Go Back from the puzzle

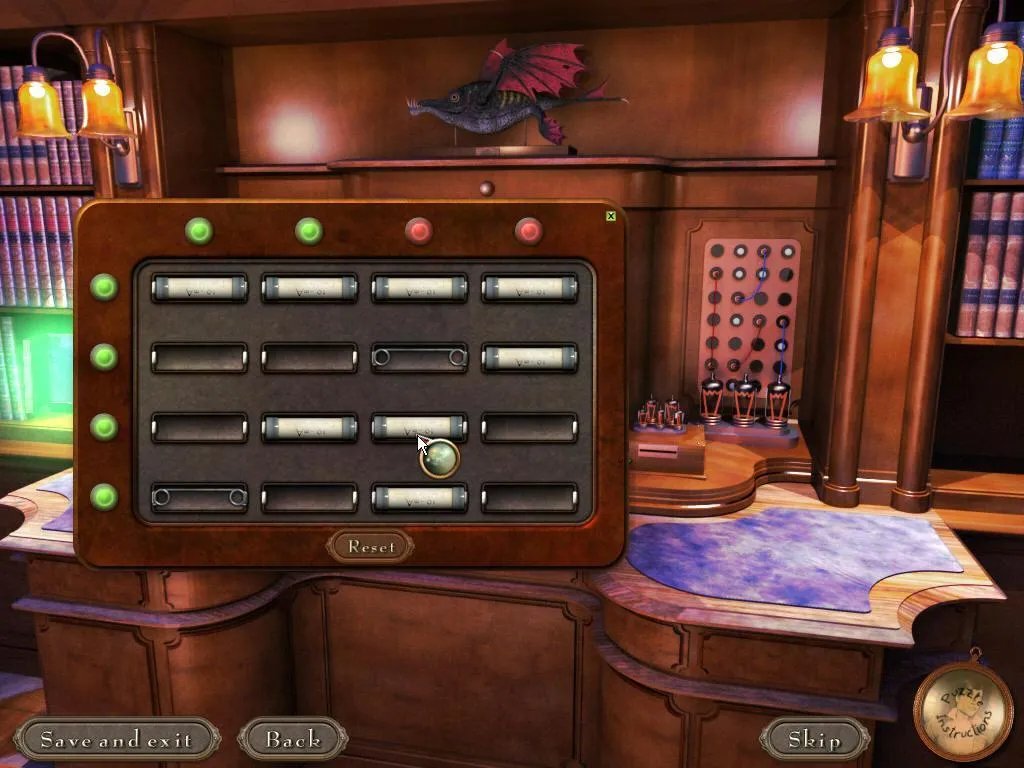point(292,740)
